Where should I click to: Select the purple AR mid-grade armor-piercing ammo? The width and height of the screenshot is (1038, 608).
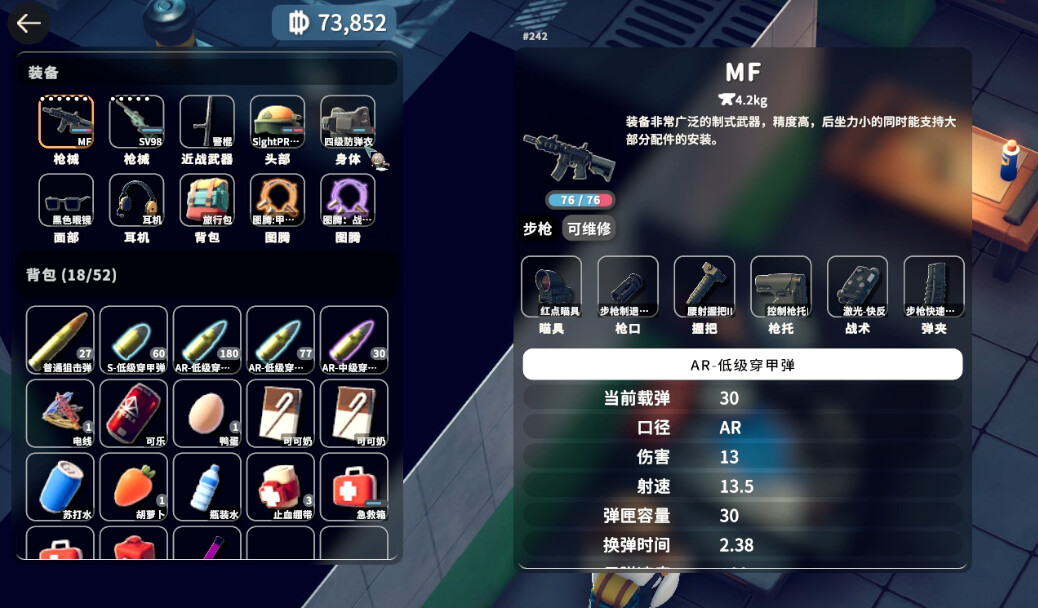(x=354, y=340)
